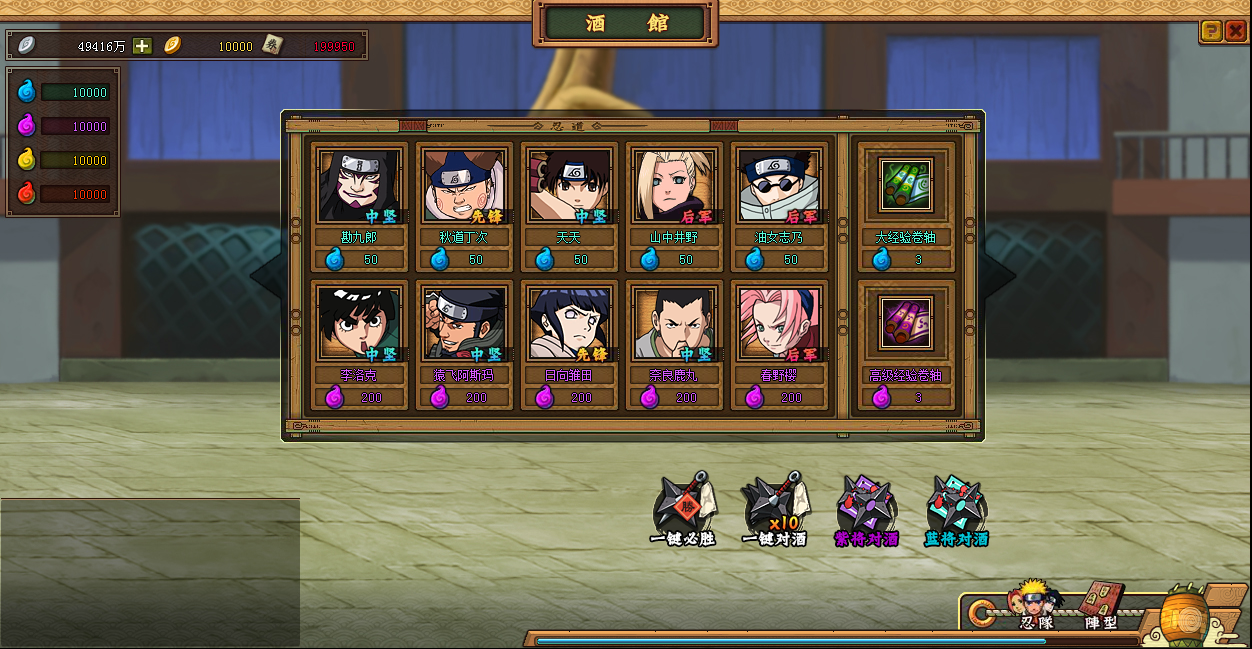The width and height of the screenshot is (1252, 649).
Task: Select the 勘九郎 ninja card
Action: coord(359,186)
